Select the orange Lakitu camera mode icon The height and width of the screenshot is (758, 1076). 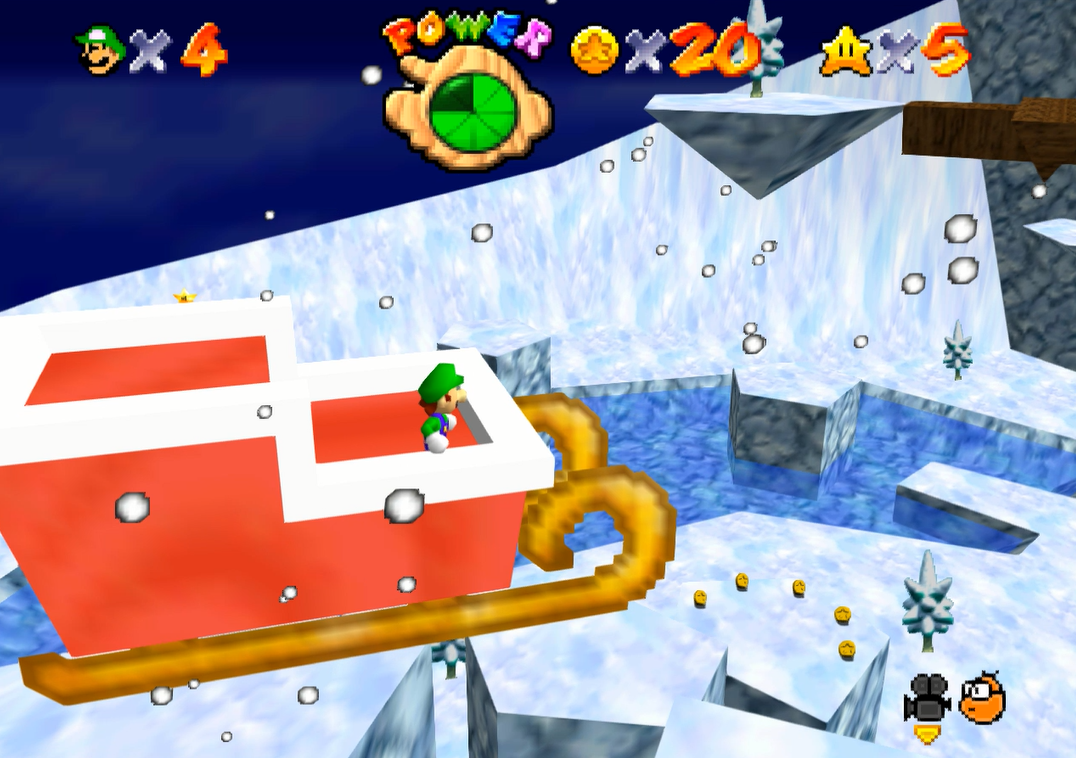pyautogui.click(x=982, y=697)
